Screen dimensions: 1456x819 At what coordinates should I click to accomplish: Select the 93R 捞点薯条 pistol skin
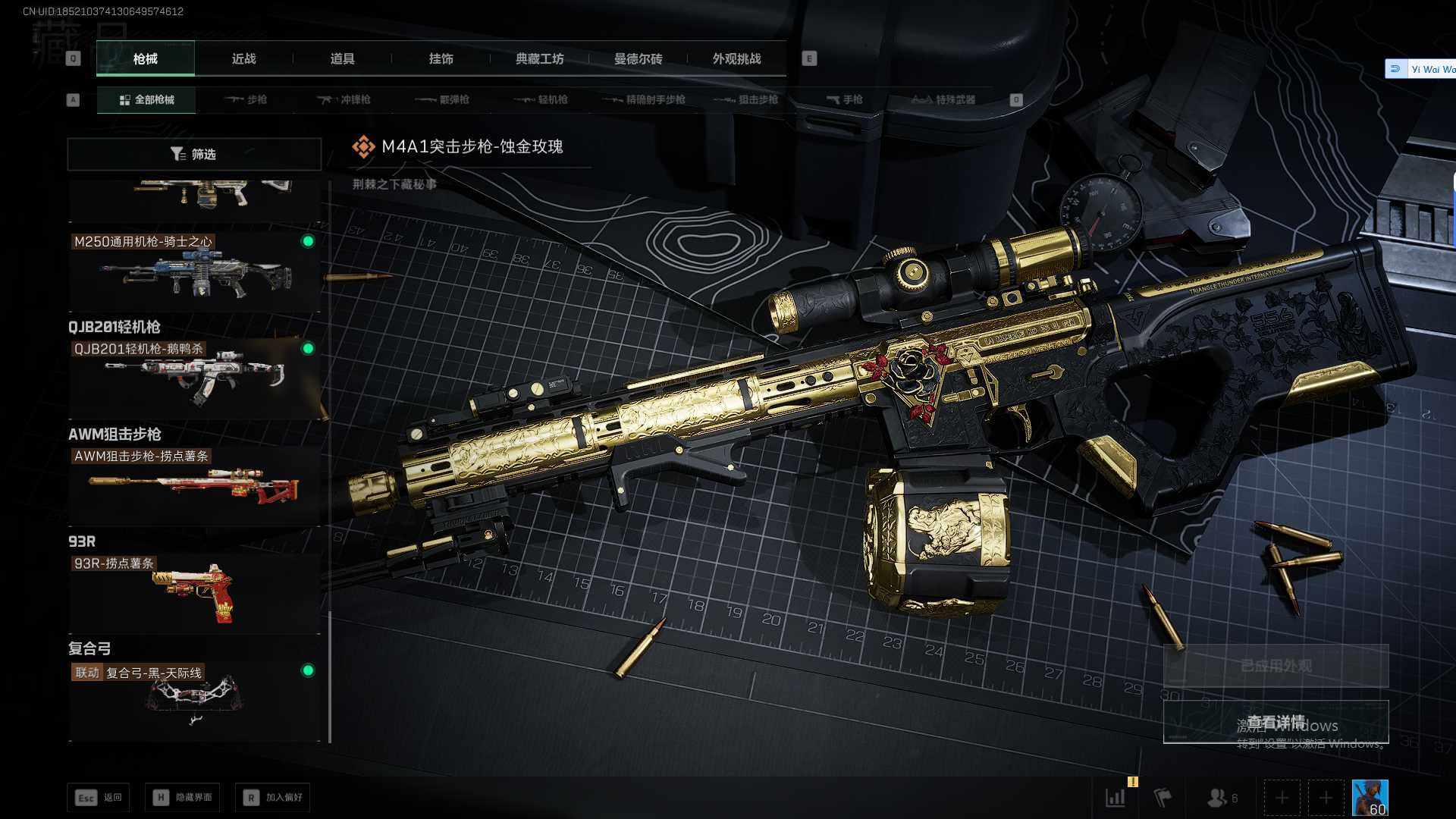194,592
